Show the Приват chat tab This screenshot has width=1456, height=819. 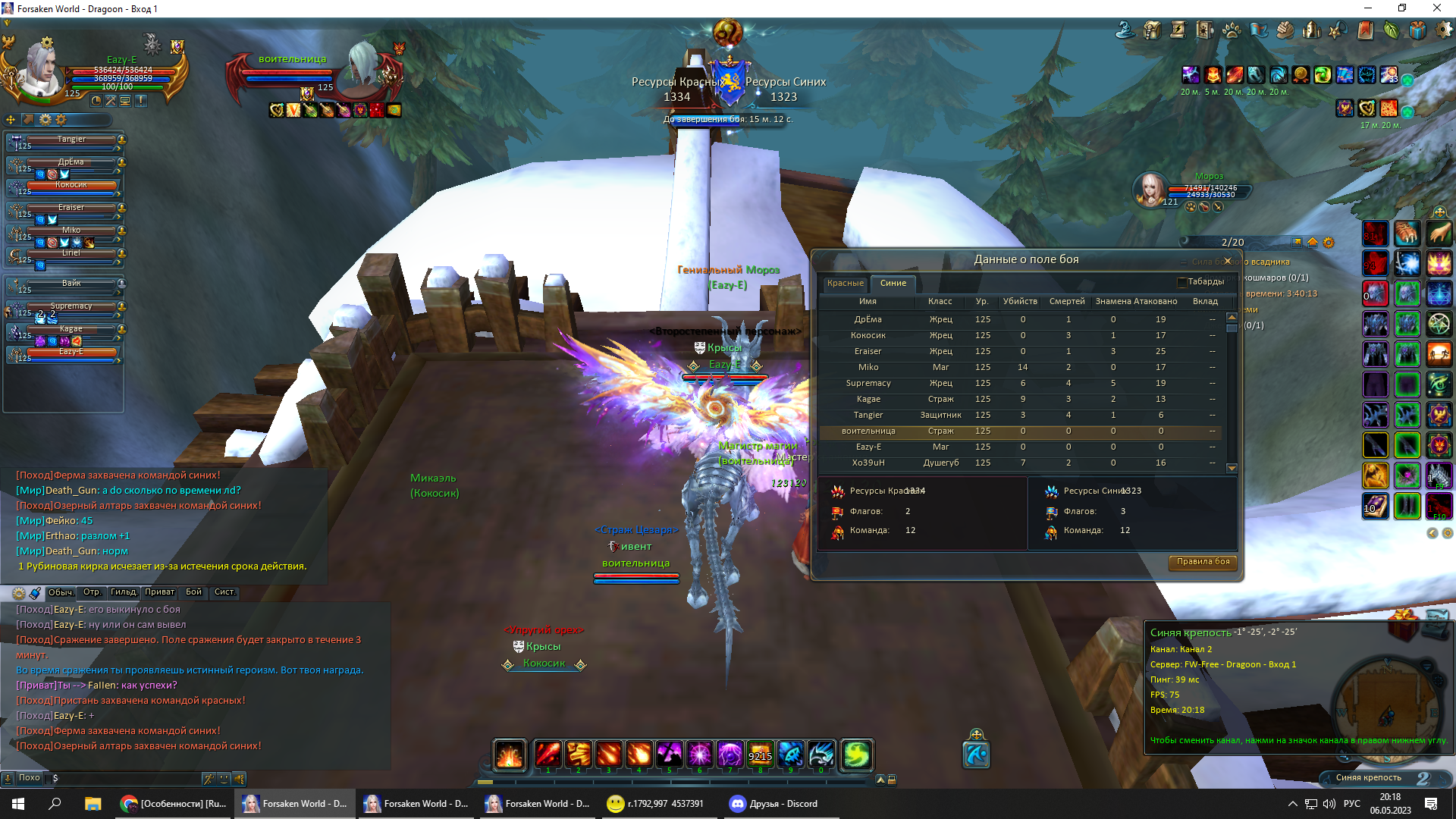(159, 592)
